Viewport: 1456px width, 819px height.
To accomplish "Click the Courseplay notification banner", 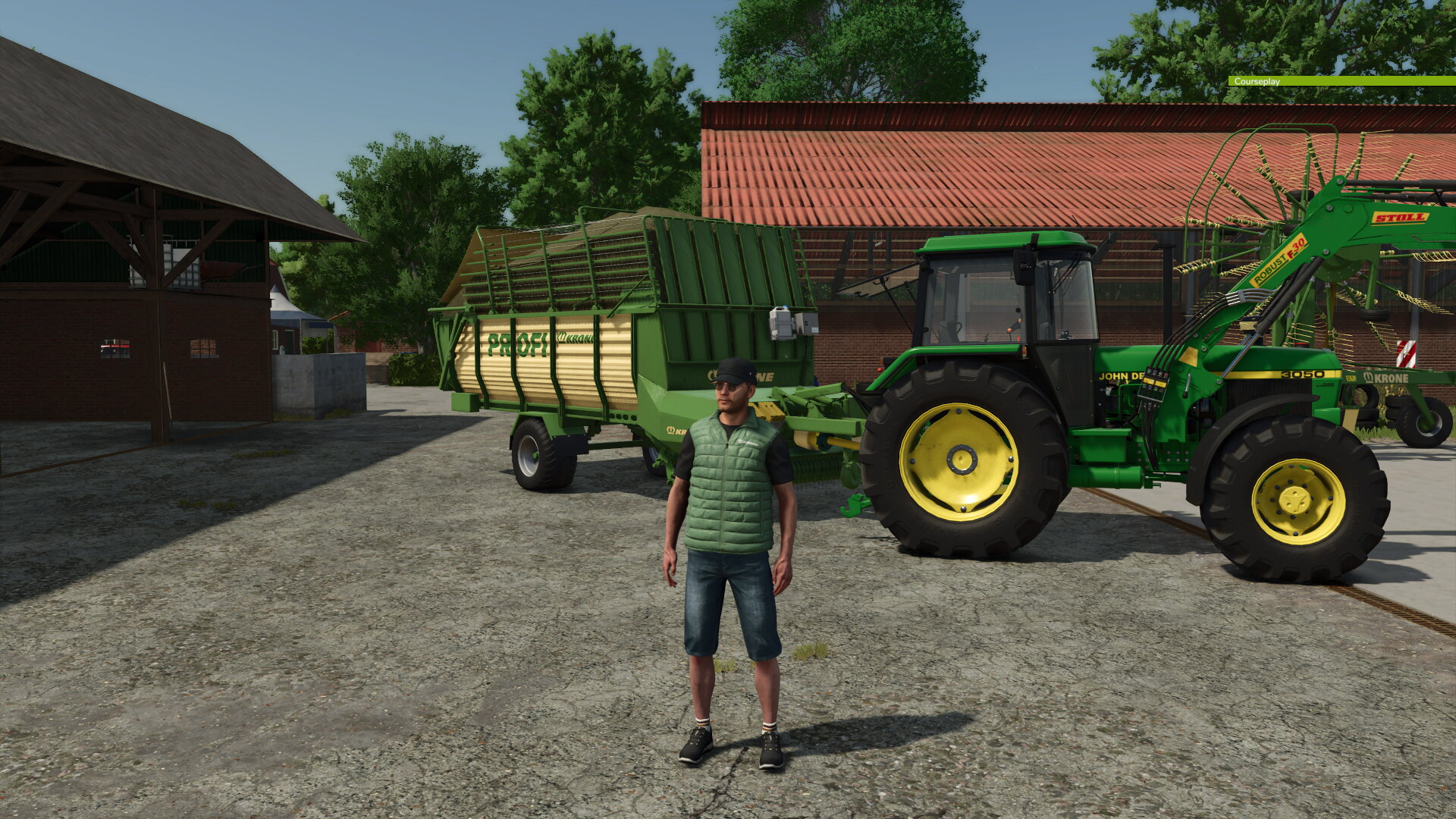I will pos(1289,80).
